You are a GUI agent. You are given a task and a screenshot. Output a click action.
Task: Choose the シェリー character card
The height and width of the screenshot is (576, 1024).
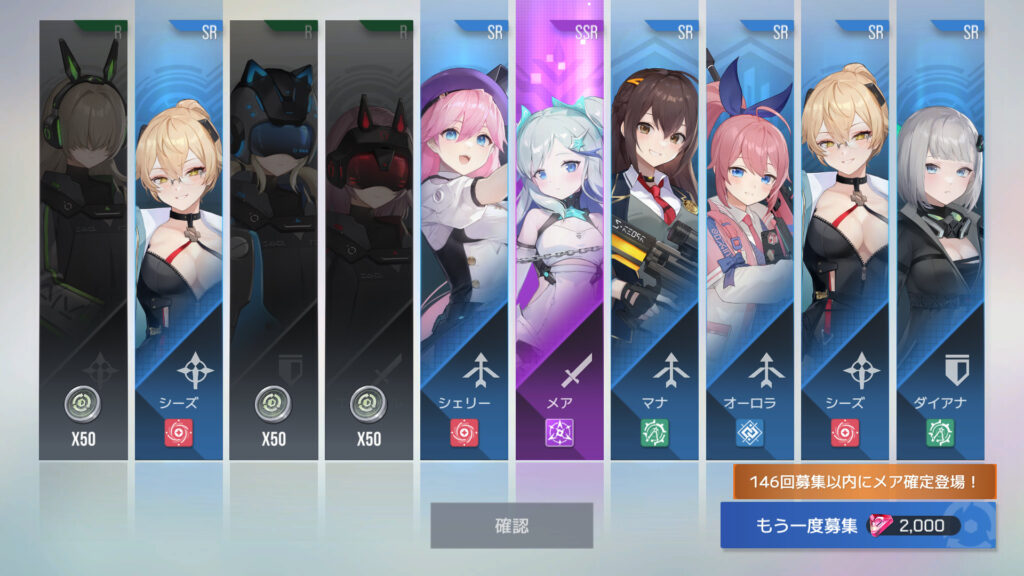464,240
